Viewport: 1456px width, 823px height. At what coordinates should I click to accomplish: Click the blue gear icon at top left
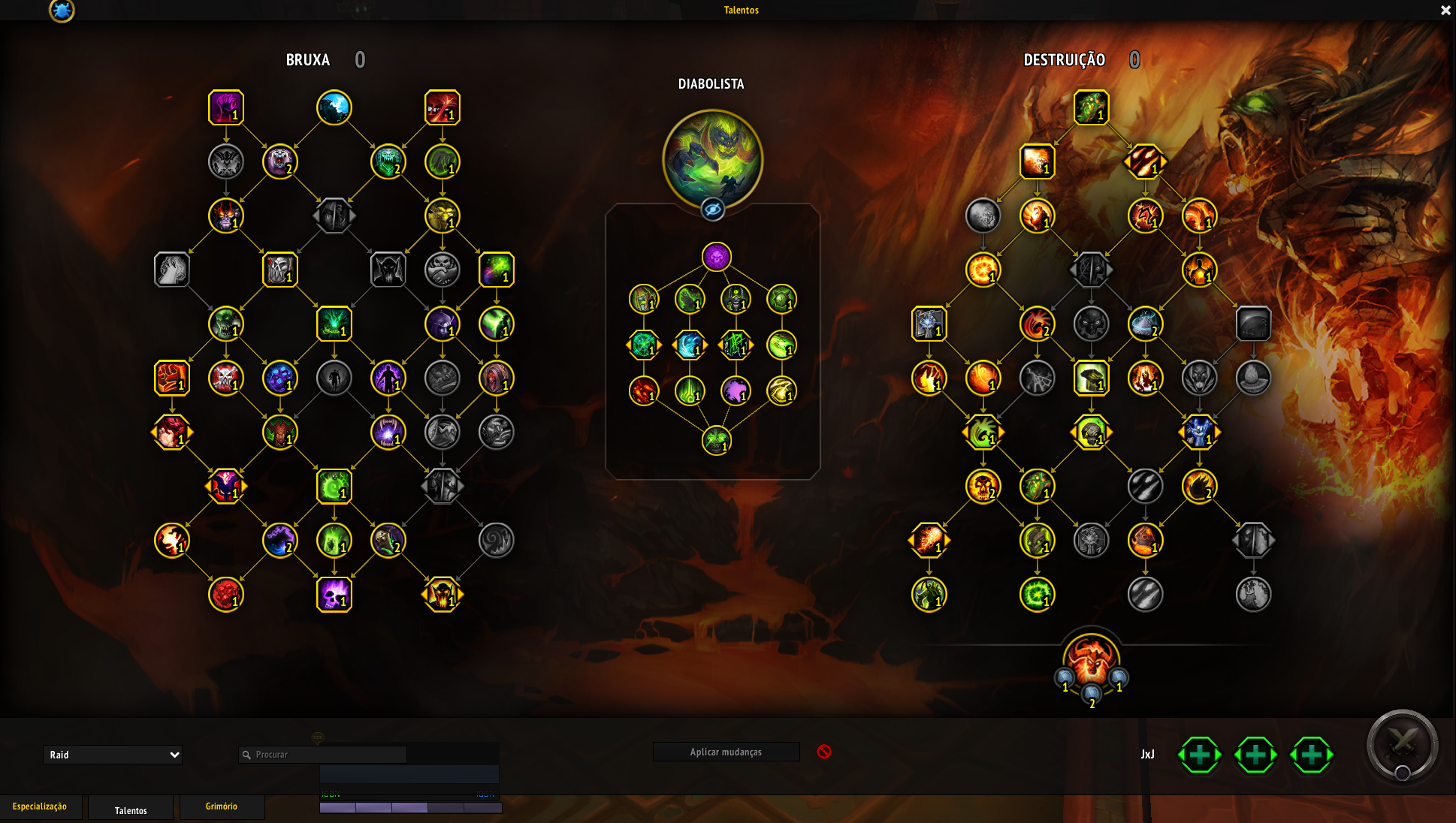[62, 11]
